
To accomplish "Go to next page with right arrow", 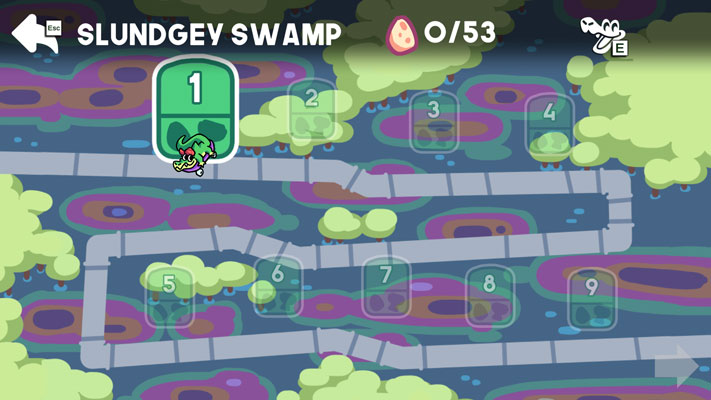I will coord(677,366).
